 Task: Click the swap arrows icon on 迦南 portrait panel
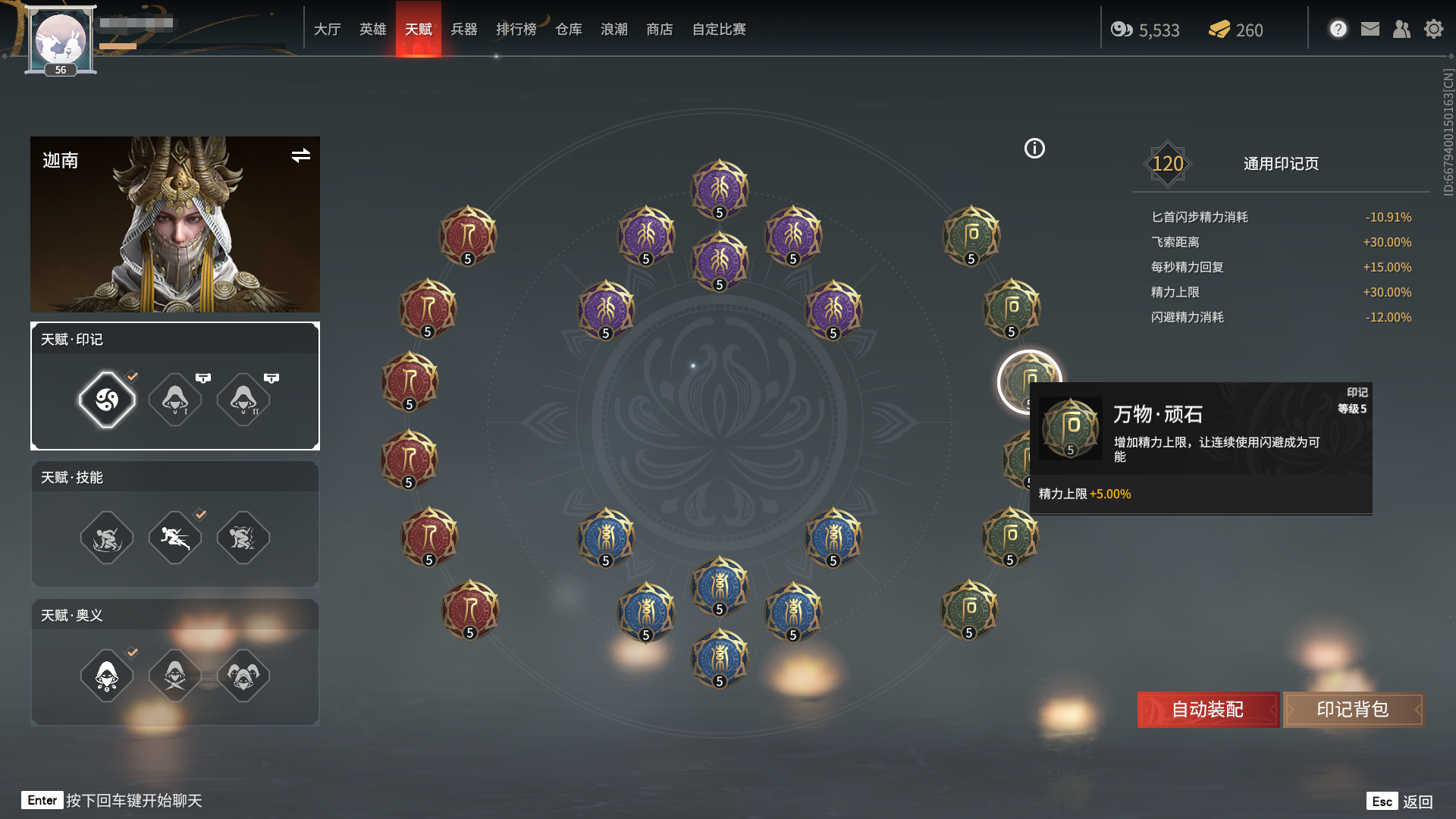(x=301, y=157)
